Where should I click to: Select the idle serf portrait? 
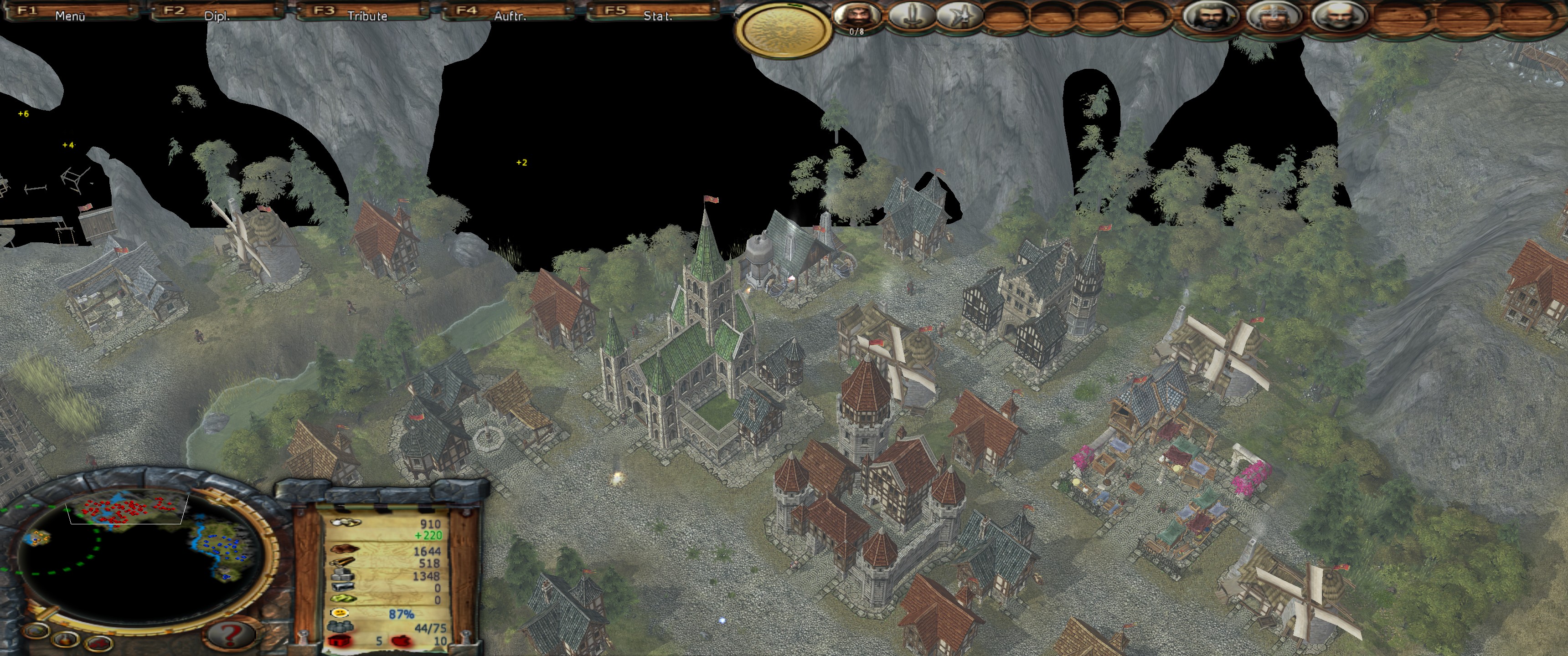tap(856, 16)
